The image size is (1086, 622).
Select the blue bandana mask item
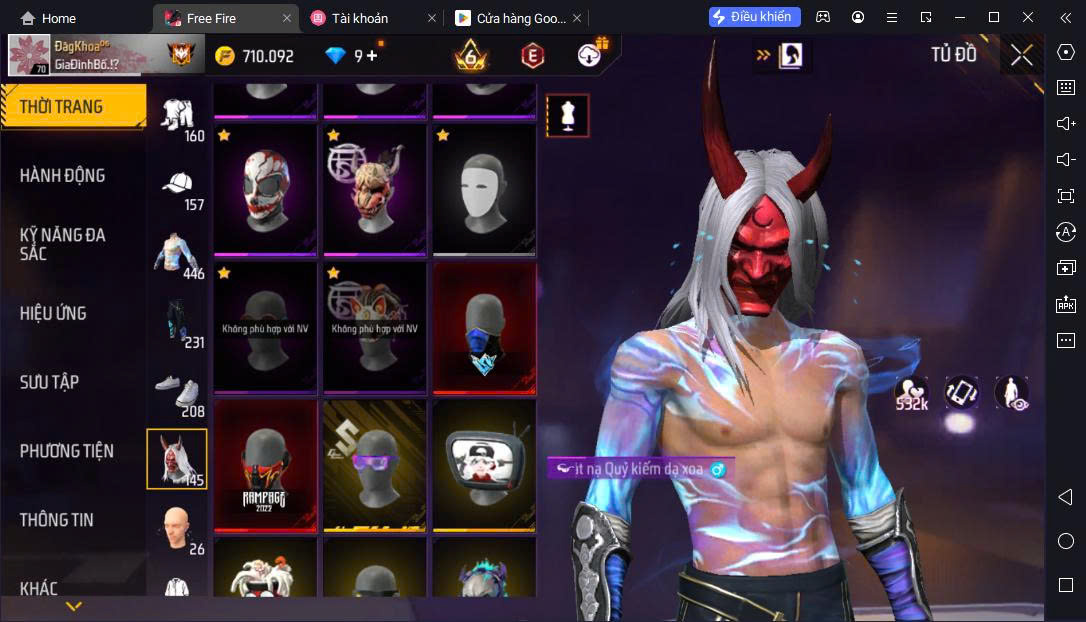(484, 327)
